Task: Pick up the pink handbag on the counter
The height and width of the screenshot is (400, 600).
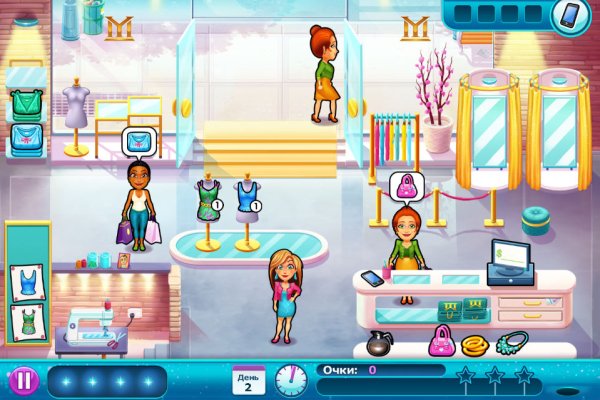Action: coord(441,342)
